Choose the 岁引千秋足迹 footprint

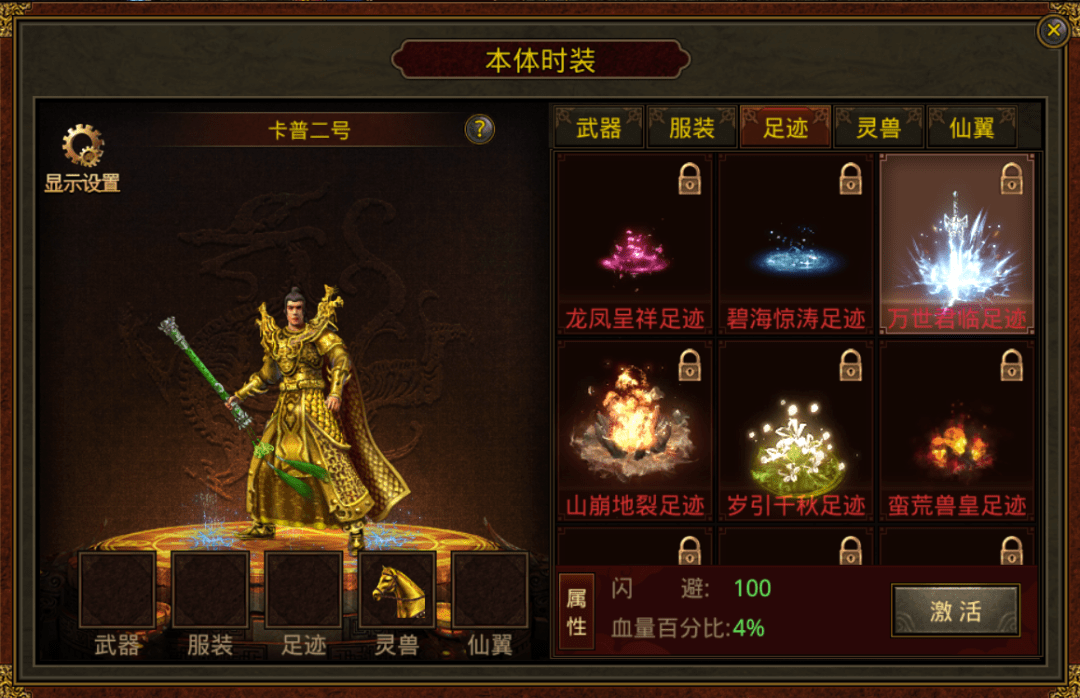pos(796,430)
